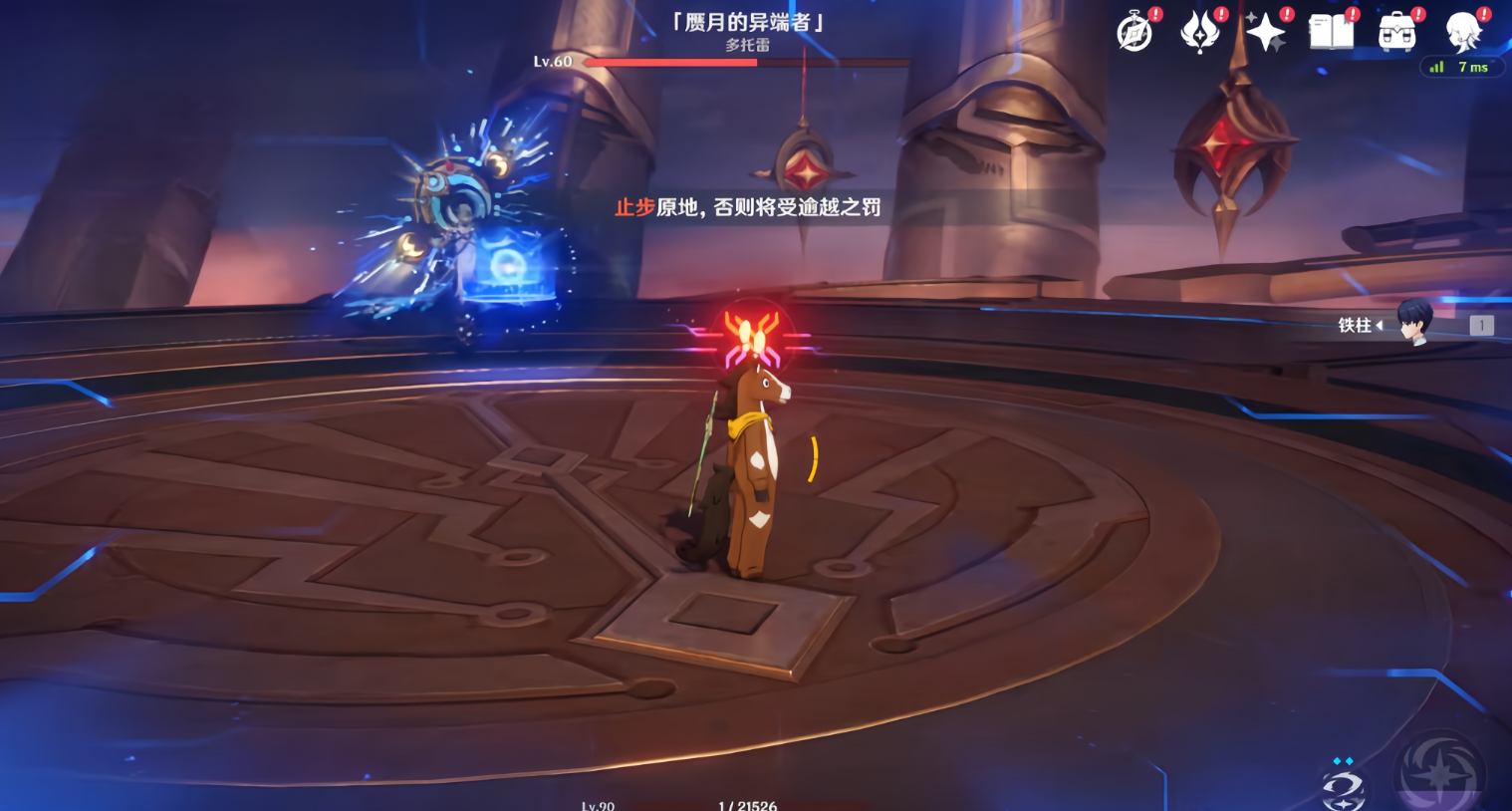This screenshot has height=811, width=1512.
Task: Open the Events wings icon at top right
Action: 1199,31
